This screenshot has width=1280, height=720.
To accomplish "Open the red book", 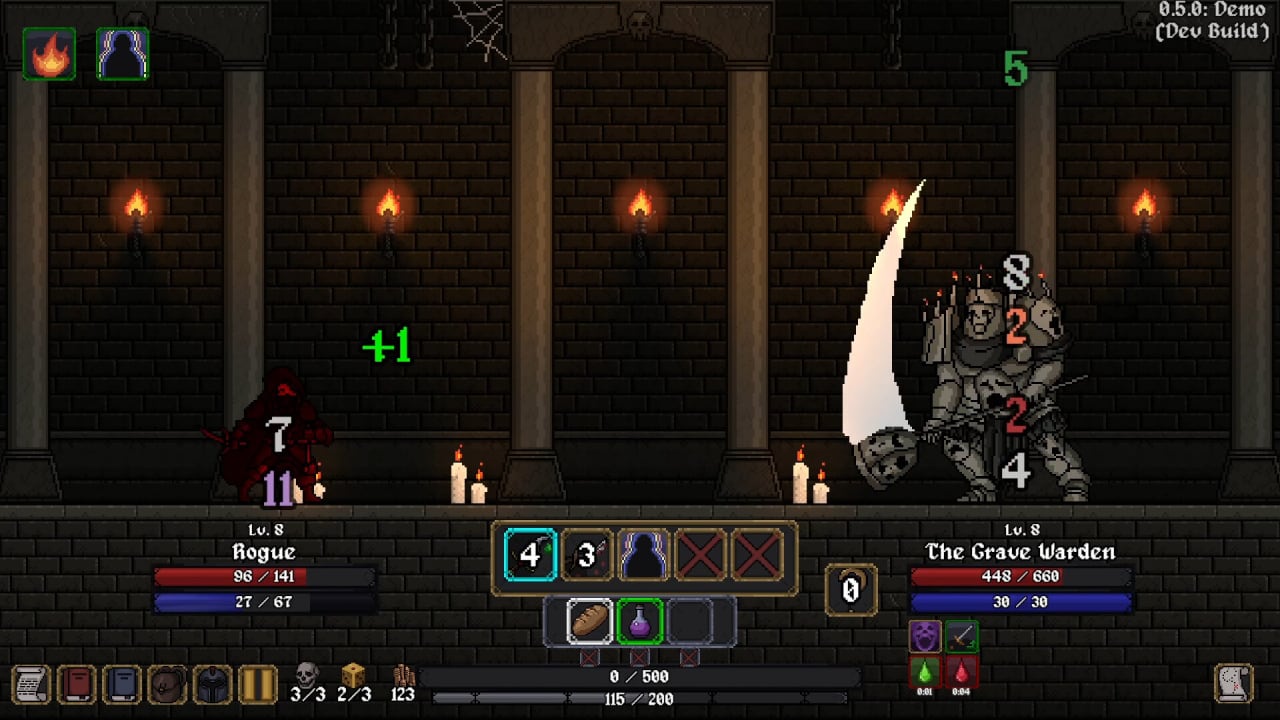I will [77, 684].
